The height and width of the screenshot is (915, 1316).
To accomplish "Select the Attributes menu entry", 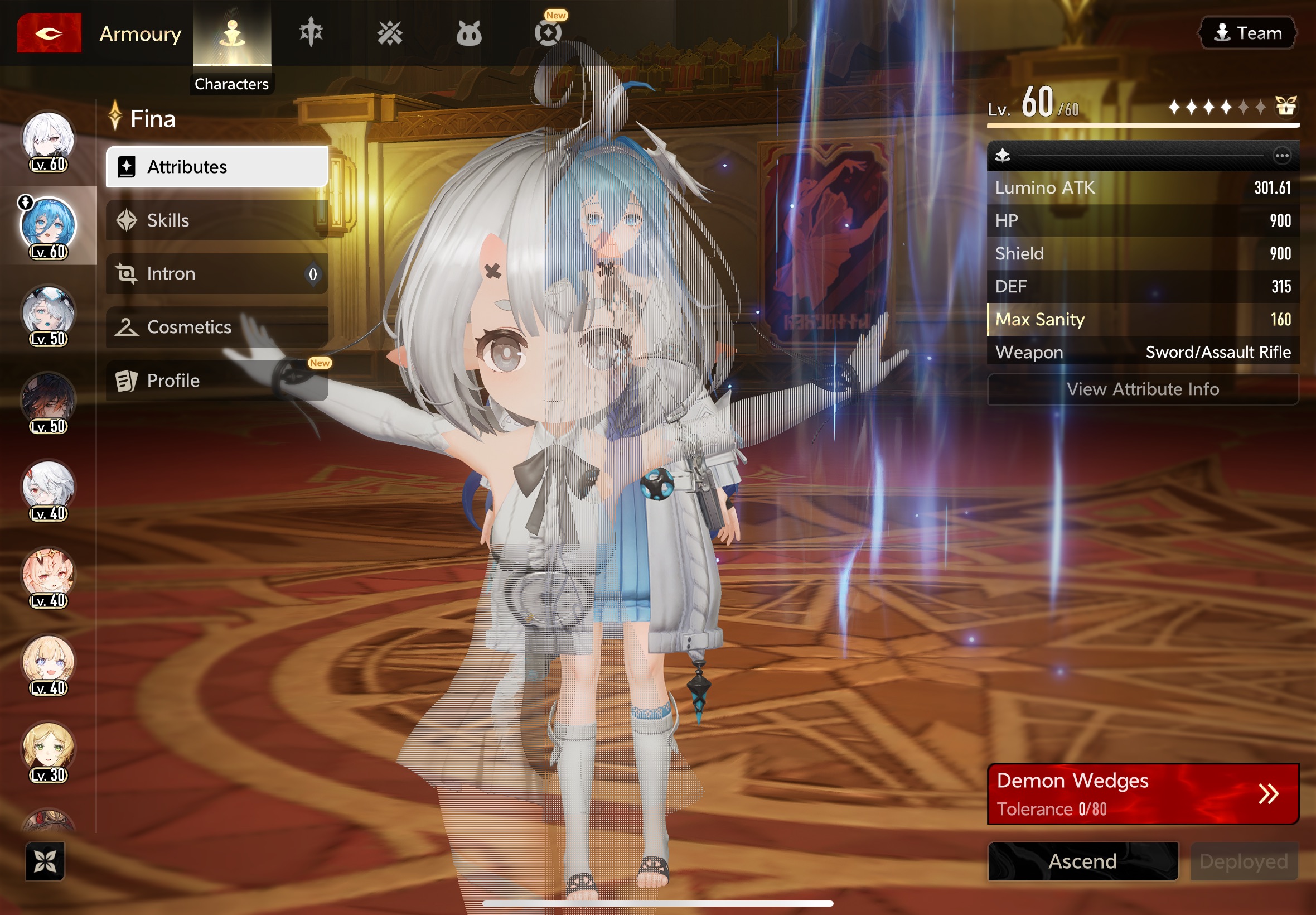I will (217, 167).
